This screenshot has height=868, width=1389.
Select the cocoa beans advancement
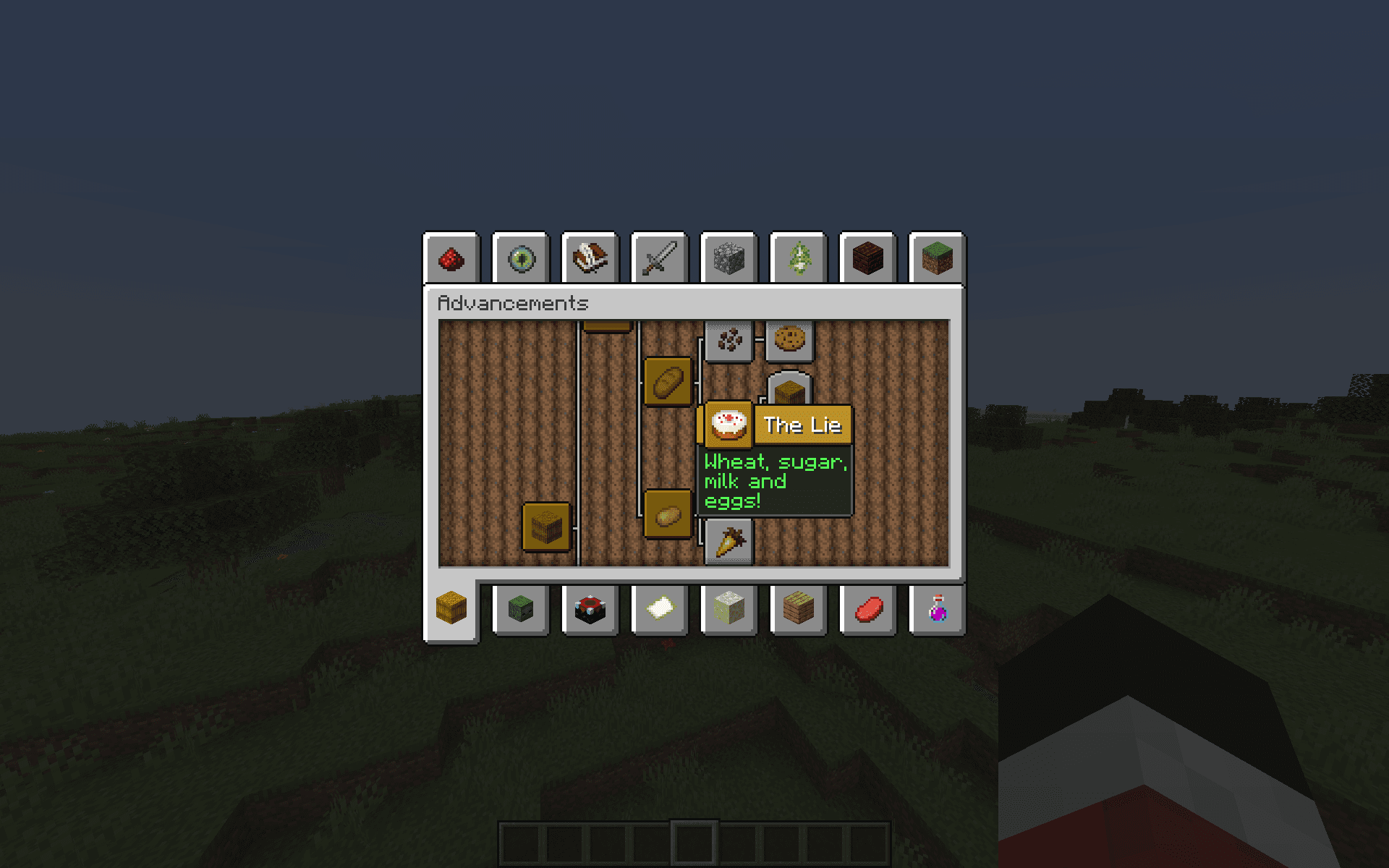pos(729,339)
